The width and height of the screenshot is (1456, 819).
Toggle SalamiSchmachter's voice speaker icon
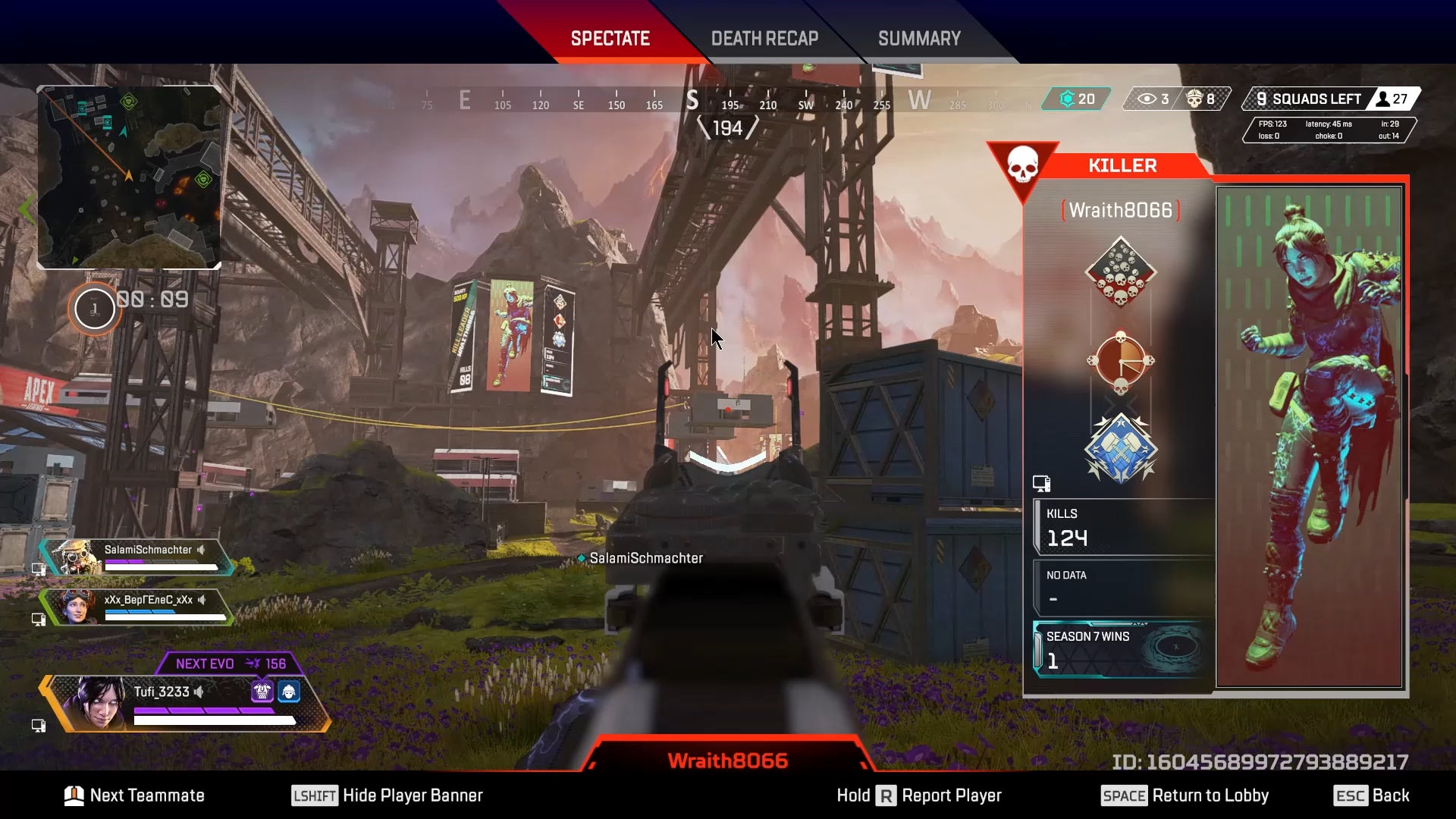point(202,550)
